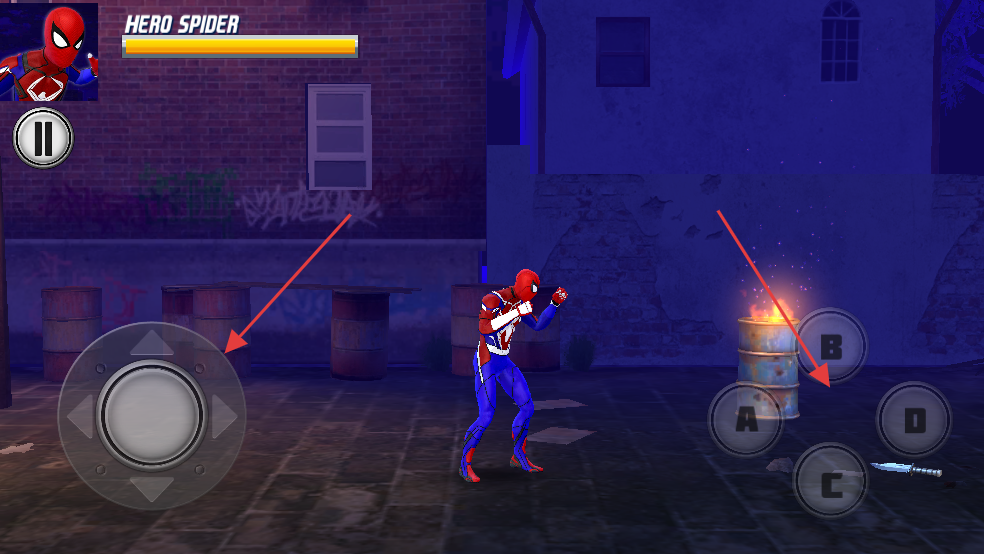Tap the joystick's up arrow
This screenshot has height=554, width=984.
pyautogui.click(x=152, y=343)
